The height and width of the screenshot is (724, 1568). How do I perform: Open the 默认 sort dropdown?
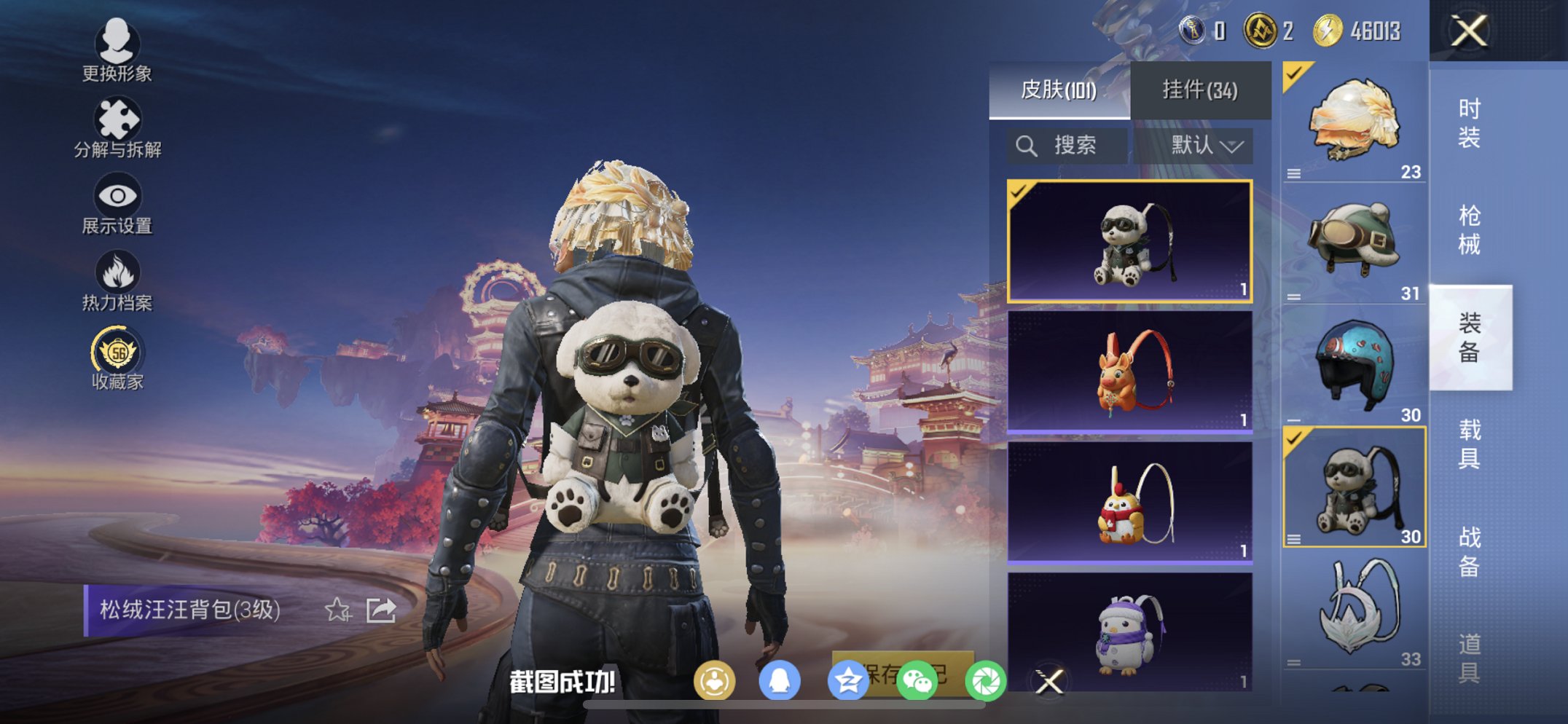[1204, 144]
